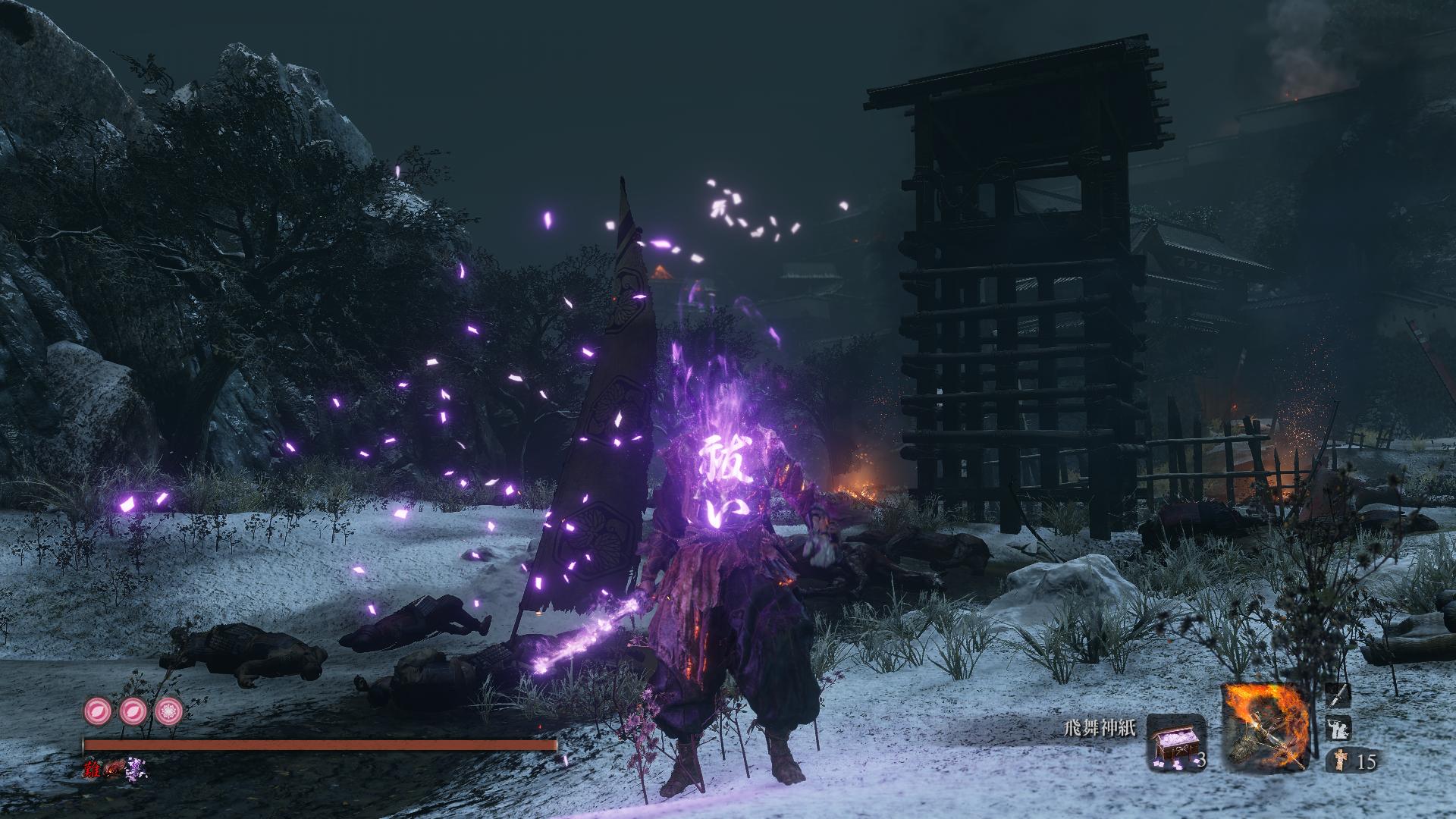Click the purple confetti buff icon
1456x819 pixels.
[138, 769]
